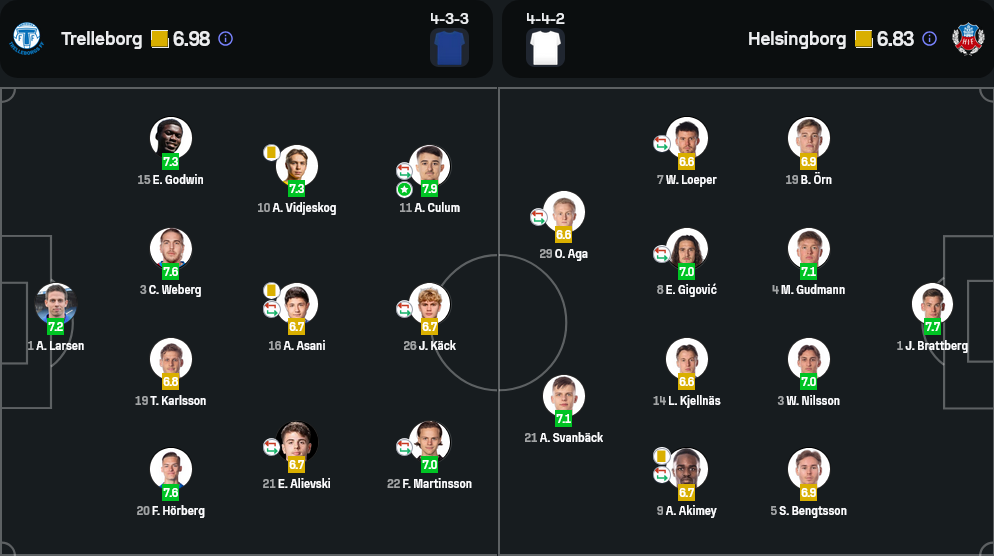Select goalkeeper J. Brattberg
The height and width of the screenshot is (556, 994).
(x=932, y=304)
